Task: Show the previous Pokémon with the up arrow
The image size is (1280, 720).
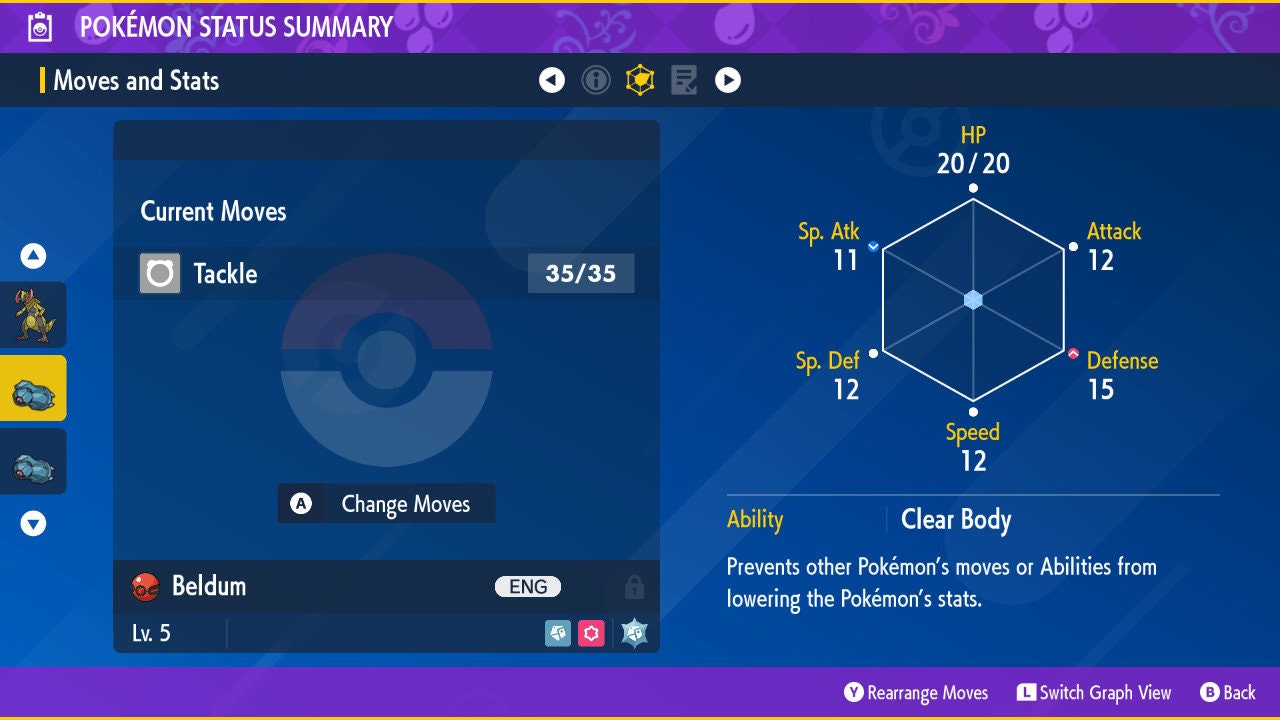Action: point(34,257)
